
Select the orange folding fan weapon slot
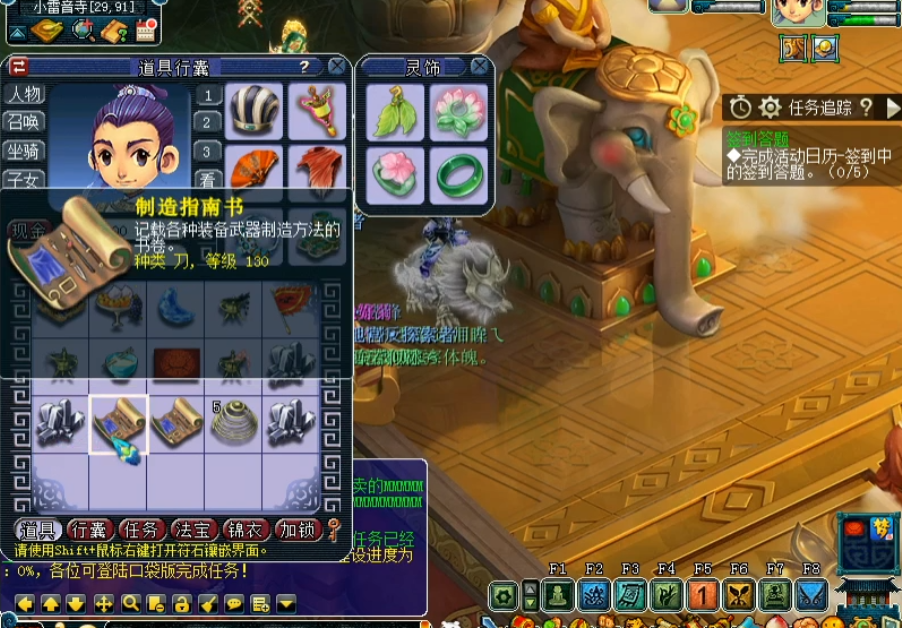254,168
